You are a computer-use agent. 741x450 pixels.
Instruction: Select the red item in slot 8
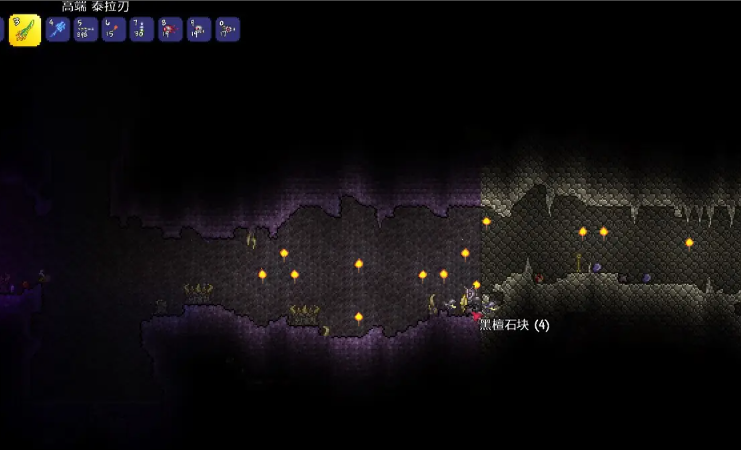pyautogui.click(x=171, y=30)
